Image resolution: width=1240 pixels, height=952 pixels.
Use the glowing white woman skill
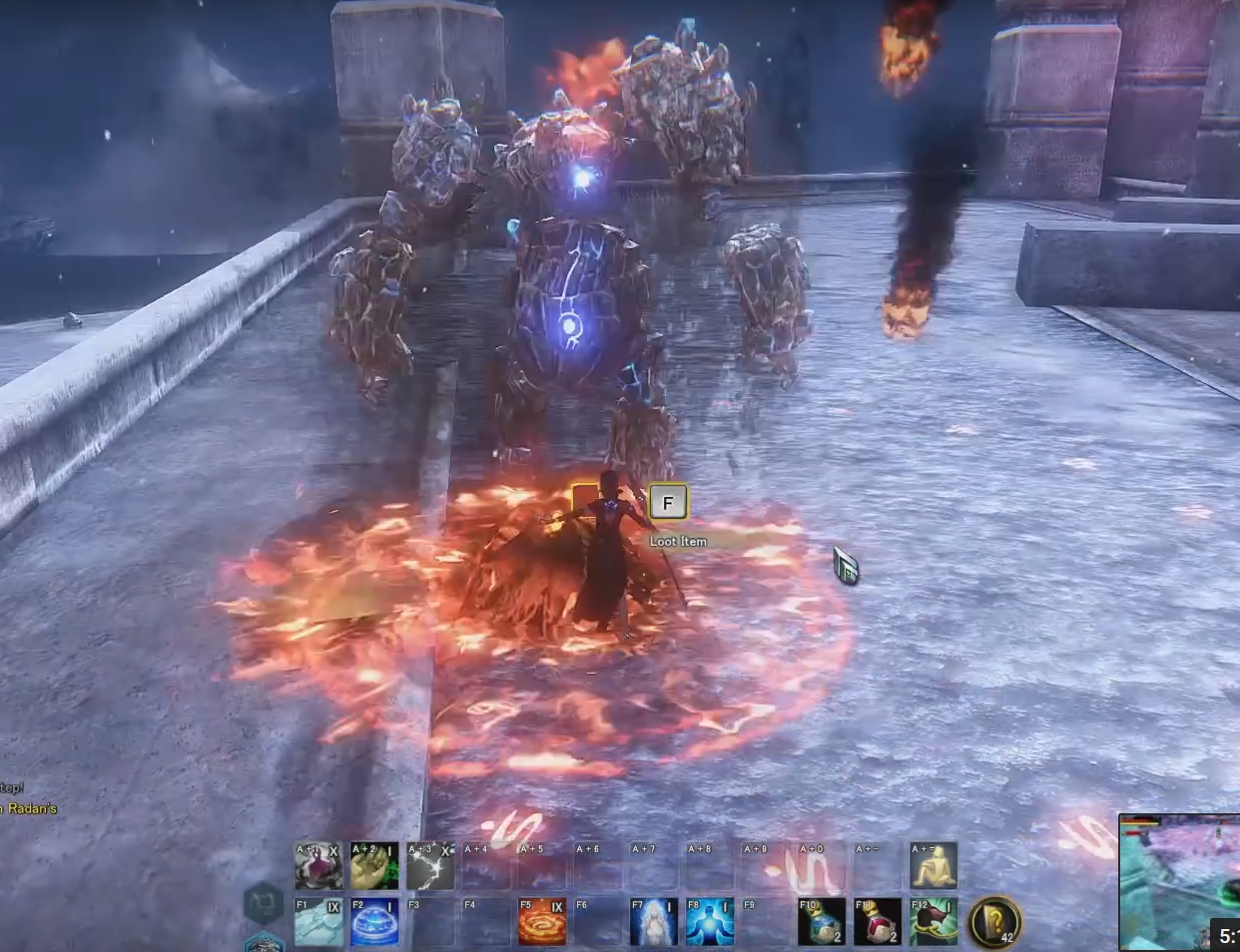point(654,921)
